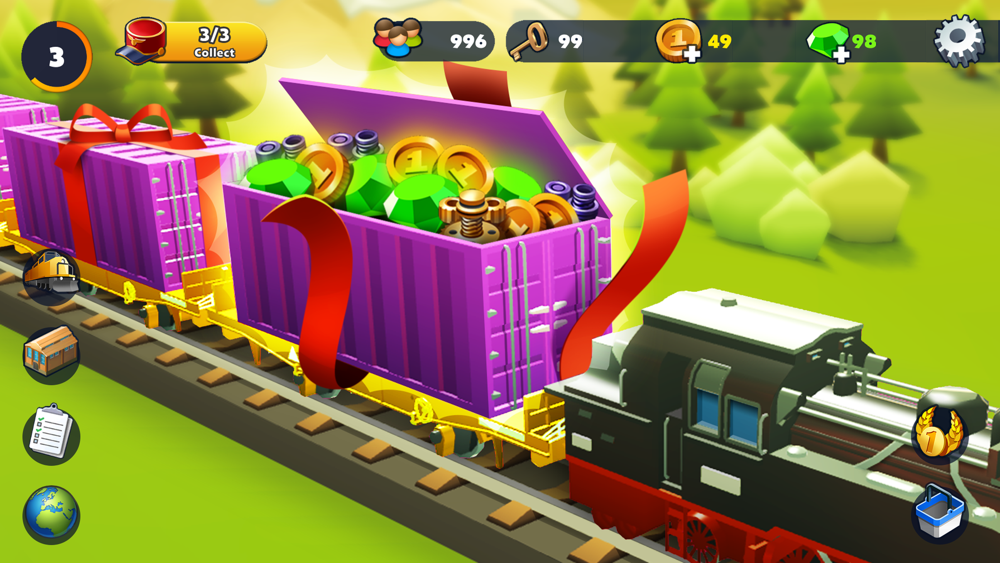Check the keys counter

tap(546, 42)
